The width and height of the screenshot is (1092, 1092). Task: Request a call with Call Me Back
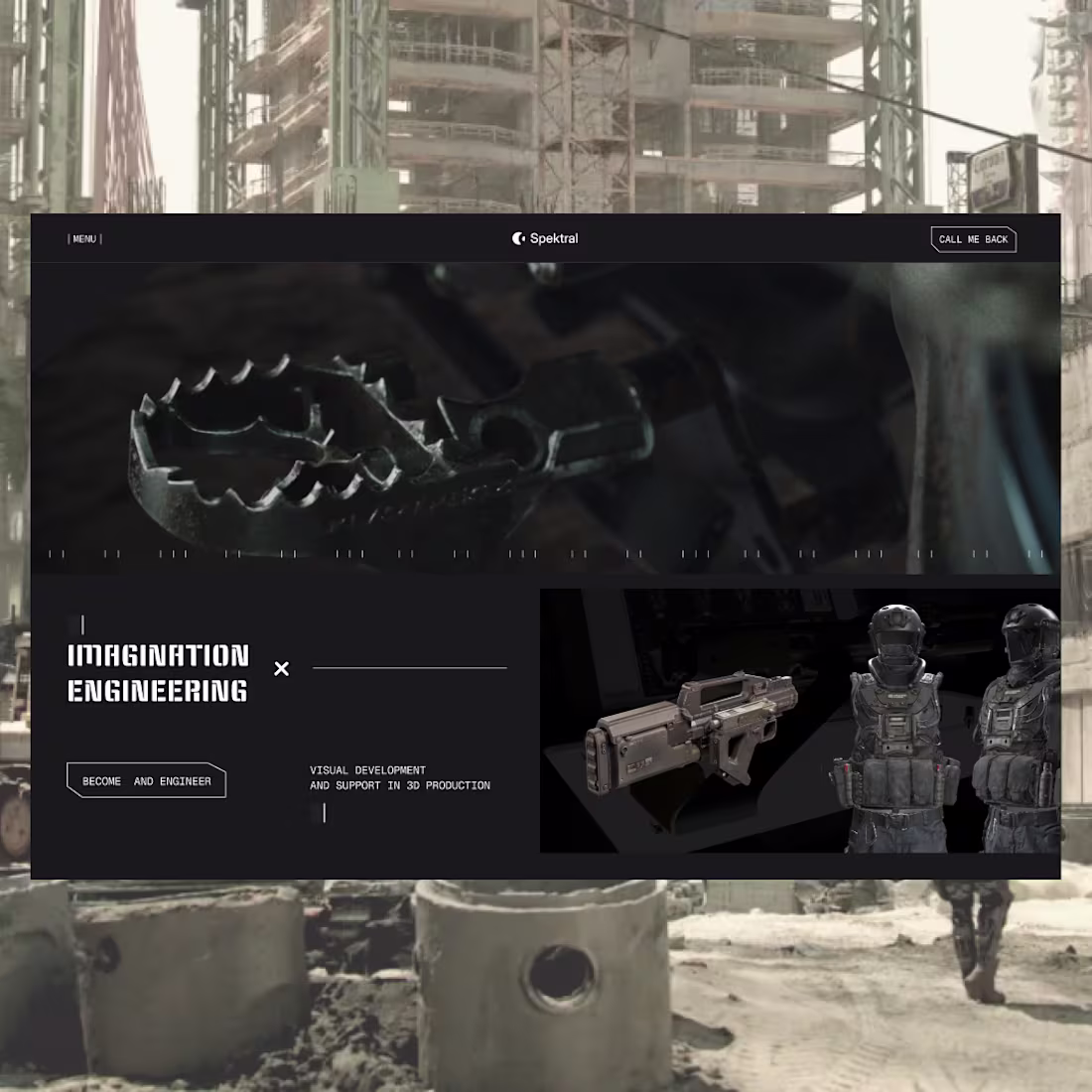point(973,239)
